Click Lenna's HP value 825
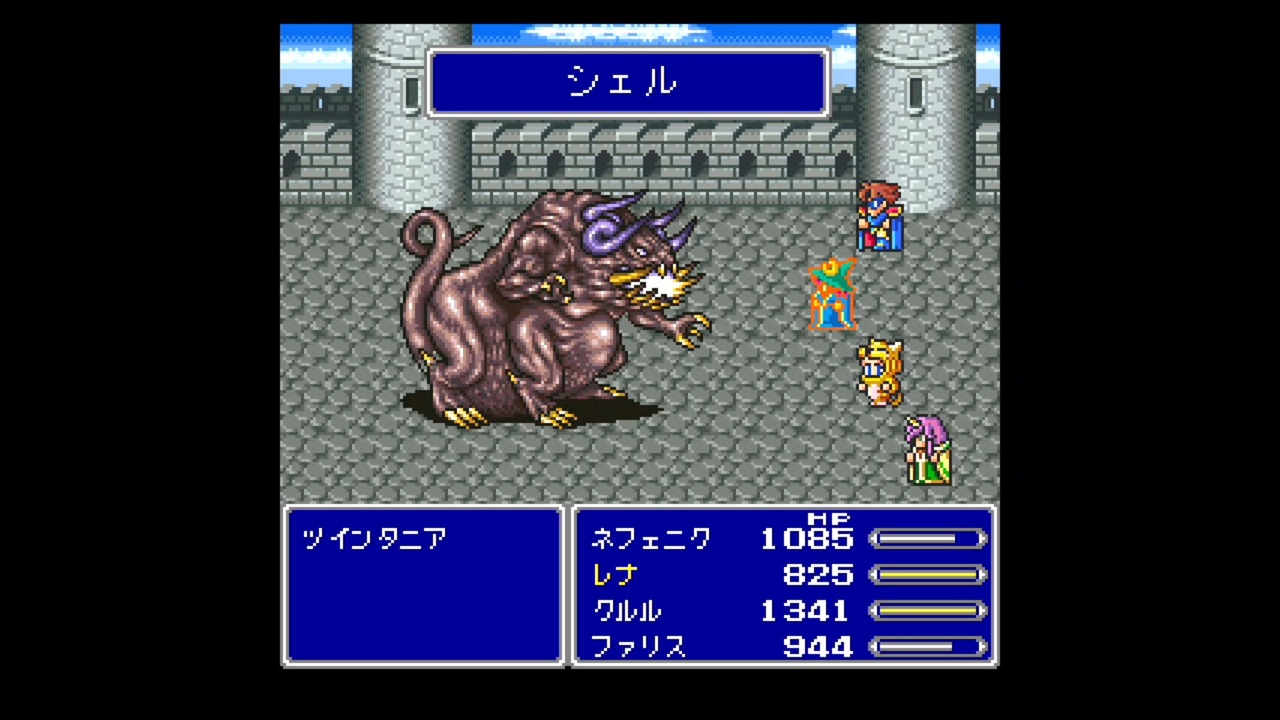1280x720 pixels. coord(820,575)
